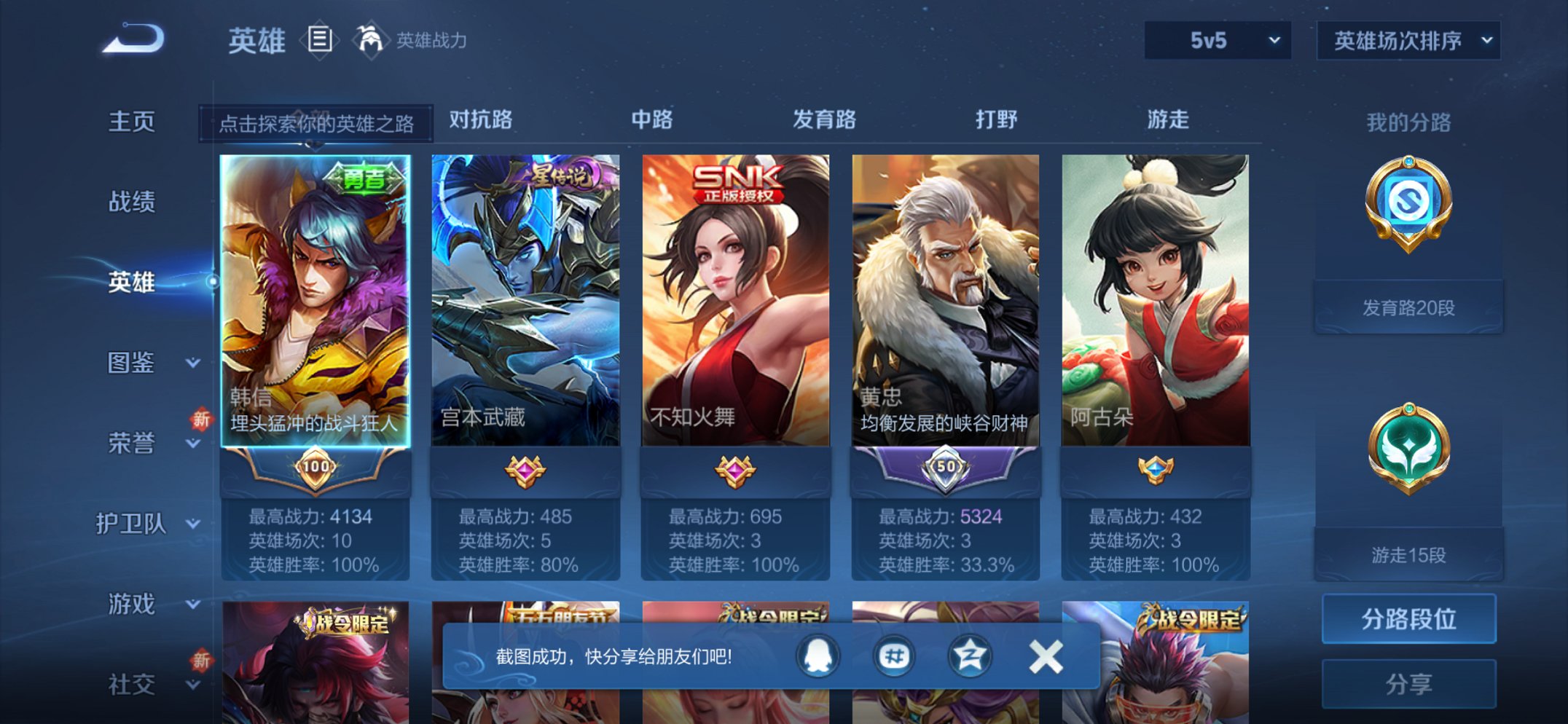Share the screenshot to QQ空间
1568x724 pixels.
coord(970,655)
